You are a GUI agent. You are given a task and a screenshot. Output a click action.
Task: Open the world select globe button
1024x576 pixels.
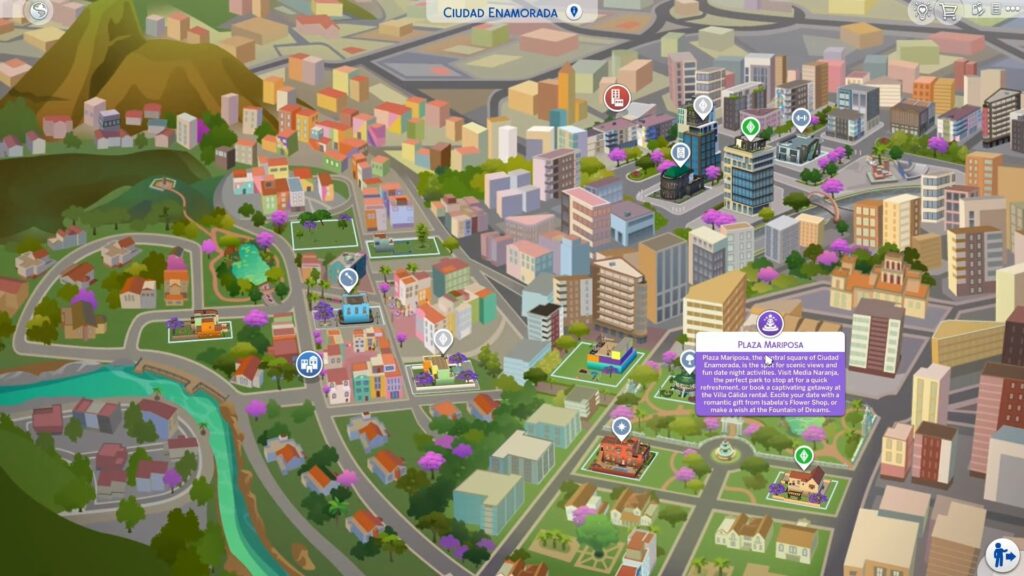pyautogui.click(x=40, y=12)
